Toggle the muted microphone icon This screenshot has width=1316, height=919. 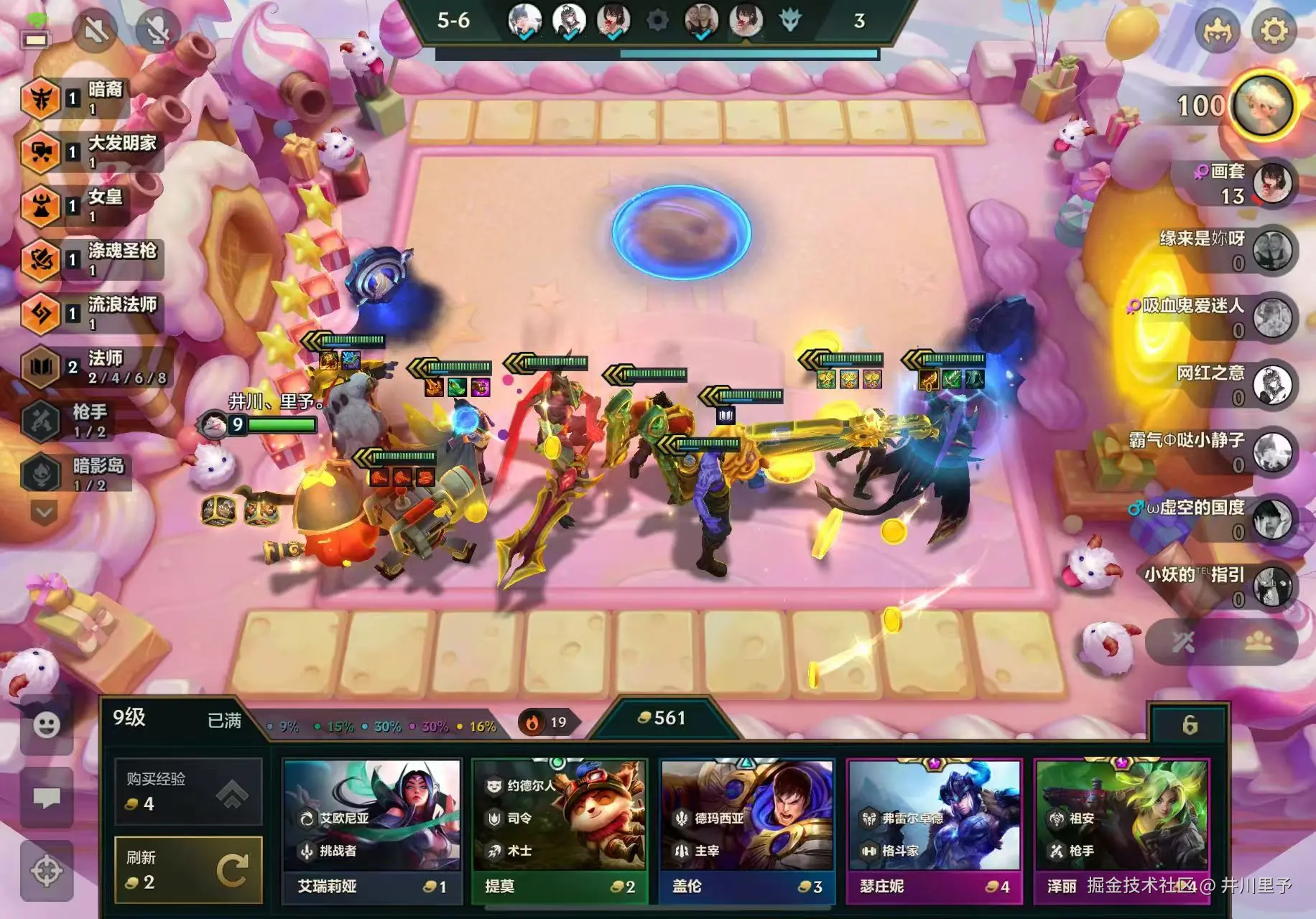pyautogui.click(x=157, y=31)
